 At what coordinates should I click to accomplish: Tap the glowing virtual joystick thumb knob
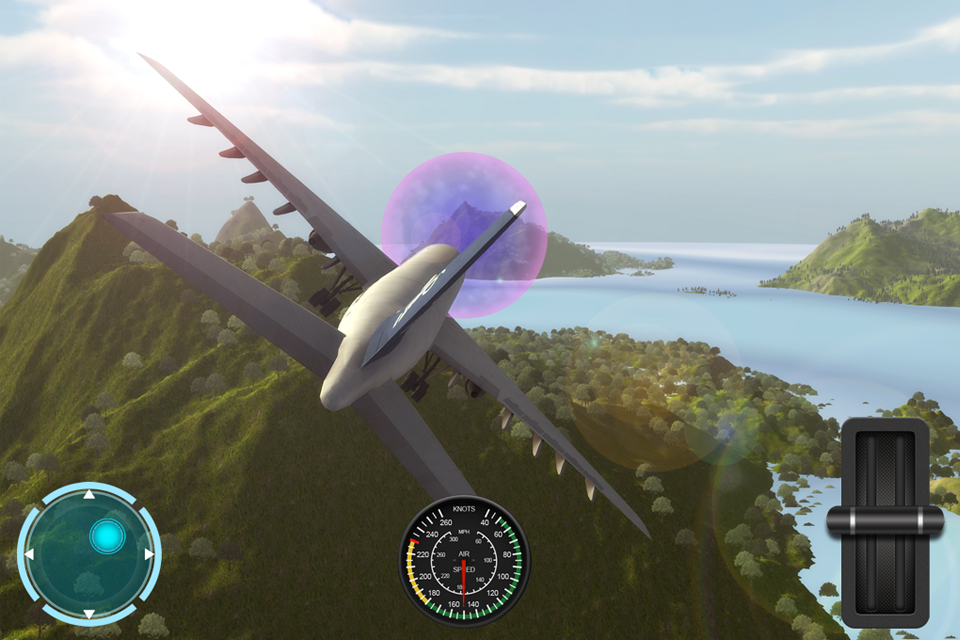coord(105,537)
